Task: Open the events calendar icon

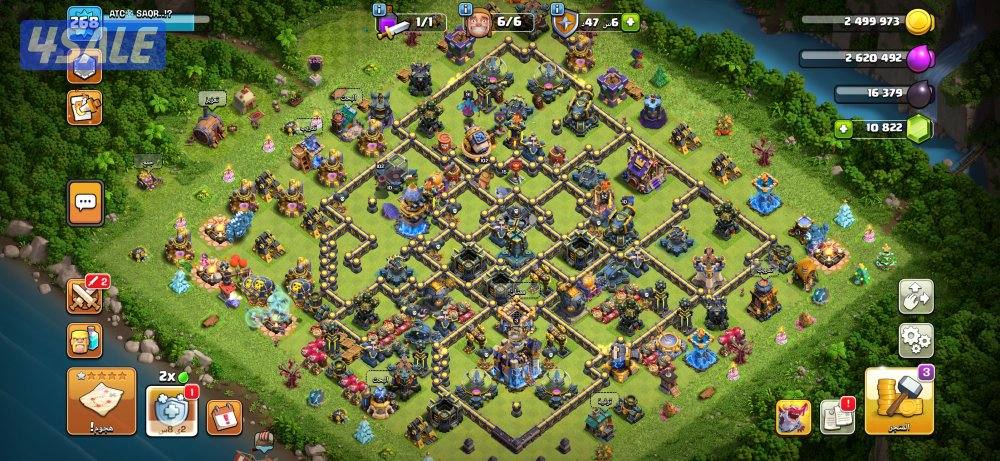Action: [224, 415]
